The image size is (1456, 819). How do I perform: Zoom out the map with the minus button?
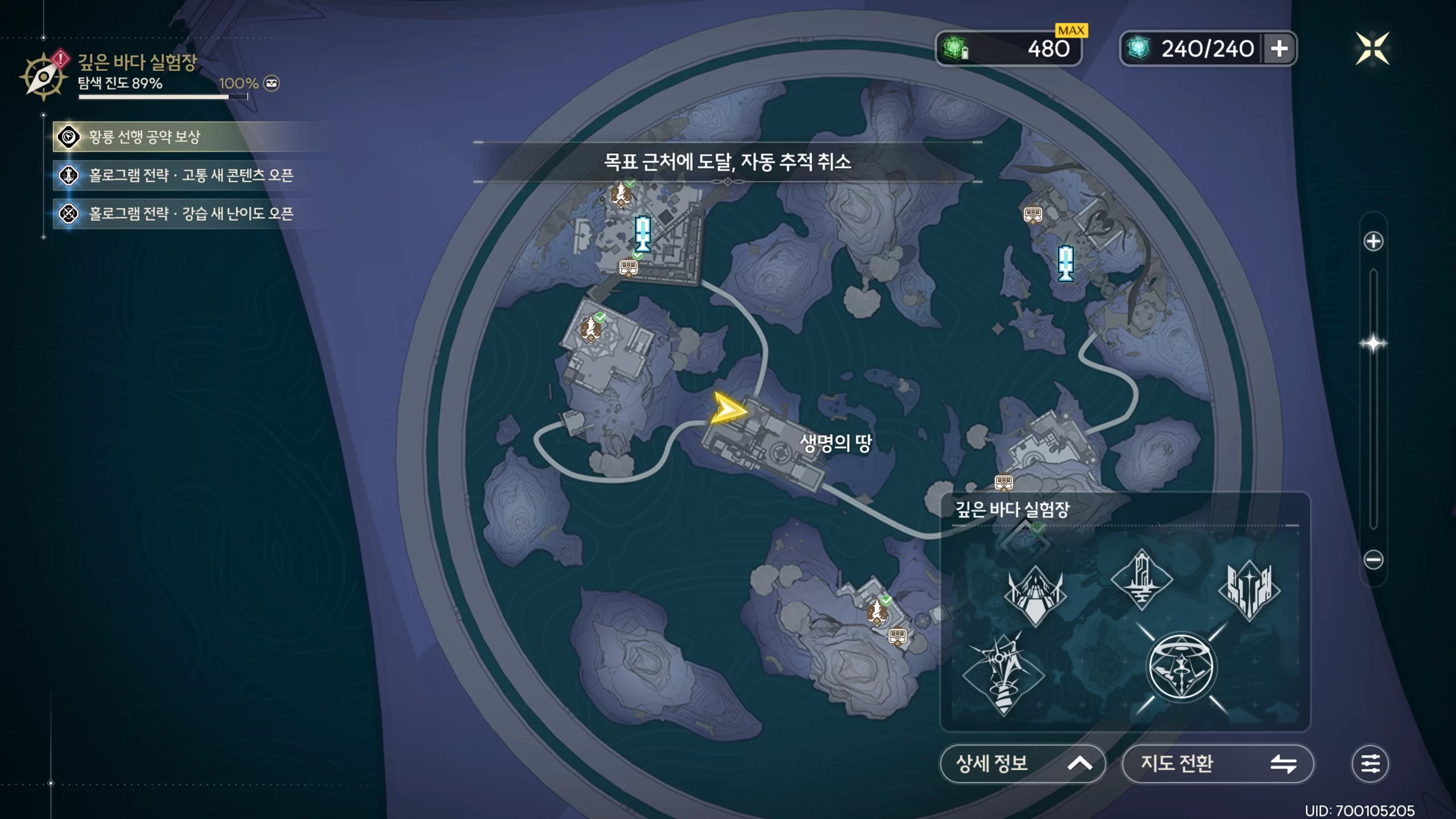pos(1373,560)
